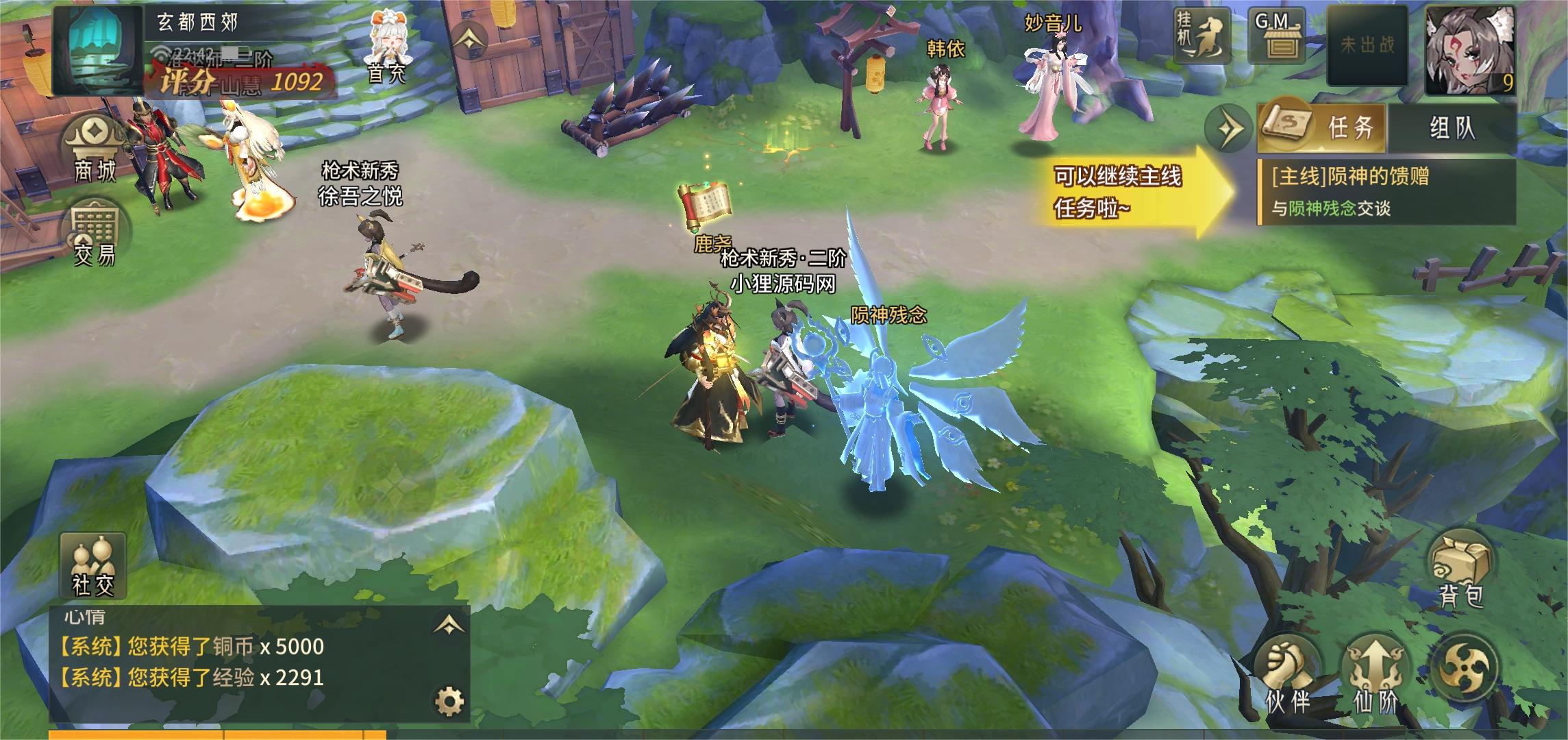Open the 商城 shop
Viewport: 1568px width, 740px height.
[x=95, y=149]
